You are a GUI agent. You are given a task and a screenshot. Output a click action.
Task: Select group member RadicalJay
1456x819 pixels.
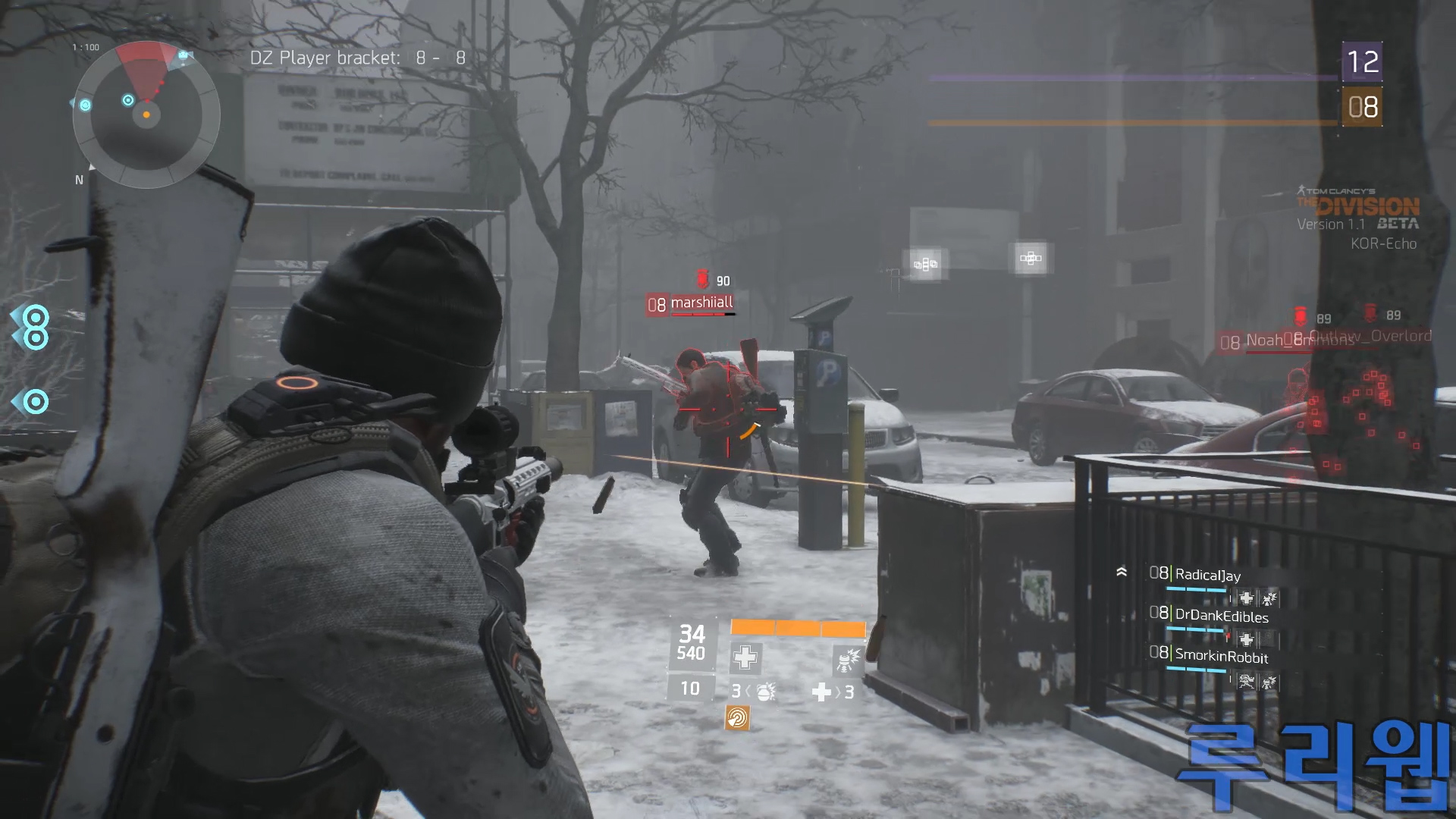[1207, 575]
